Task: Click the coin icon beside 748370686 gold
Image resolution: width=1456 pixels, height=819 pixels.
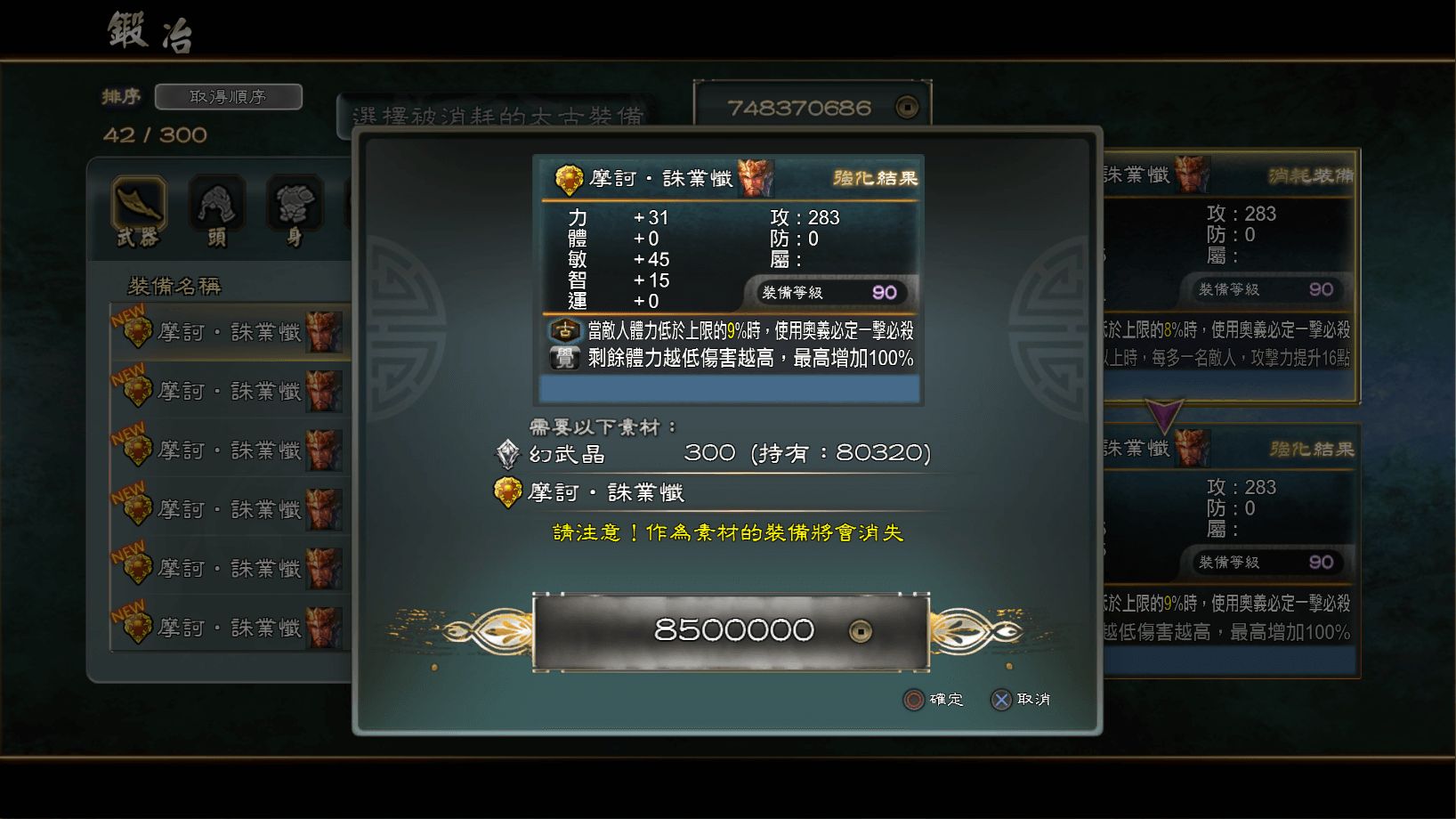Action: click(907, 106)
